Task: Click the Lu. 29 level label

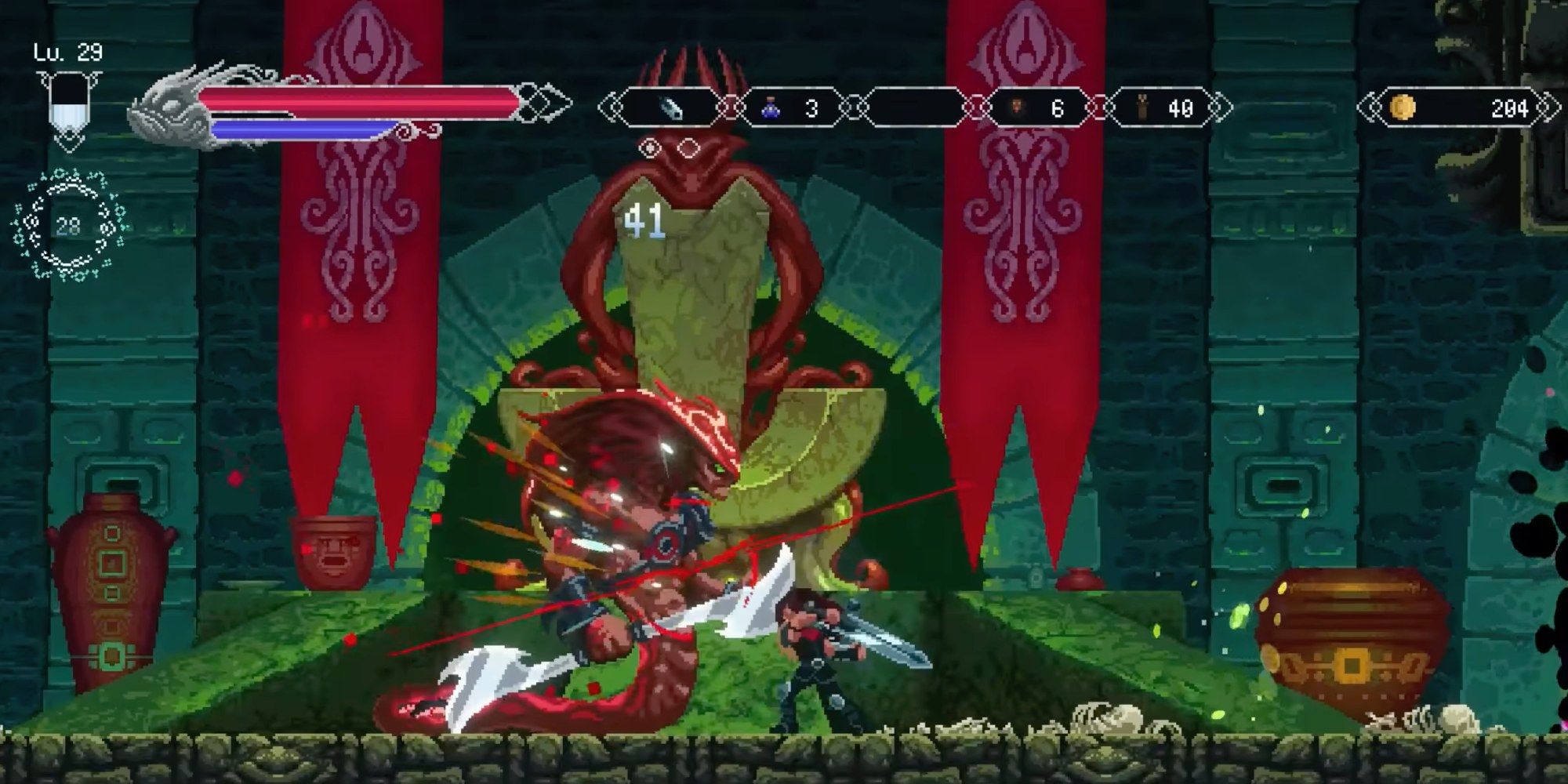Action: 67,51
